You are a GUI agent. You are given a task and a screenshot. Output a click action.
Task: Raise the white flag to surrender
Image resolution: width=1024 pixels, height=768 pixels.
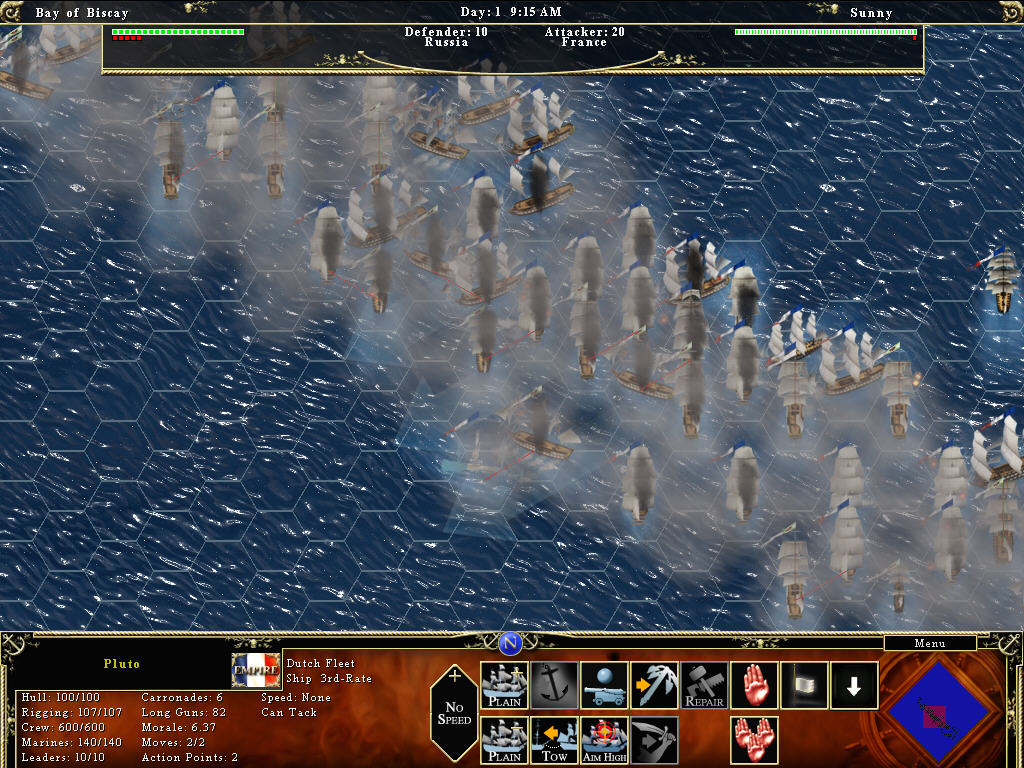[804, 685]
